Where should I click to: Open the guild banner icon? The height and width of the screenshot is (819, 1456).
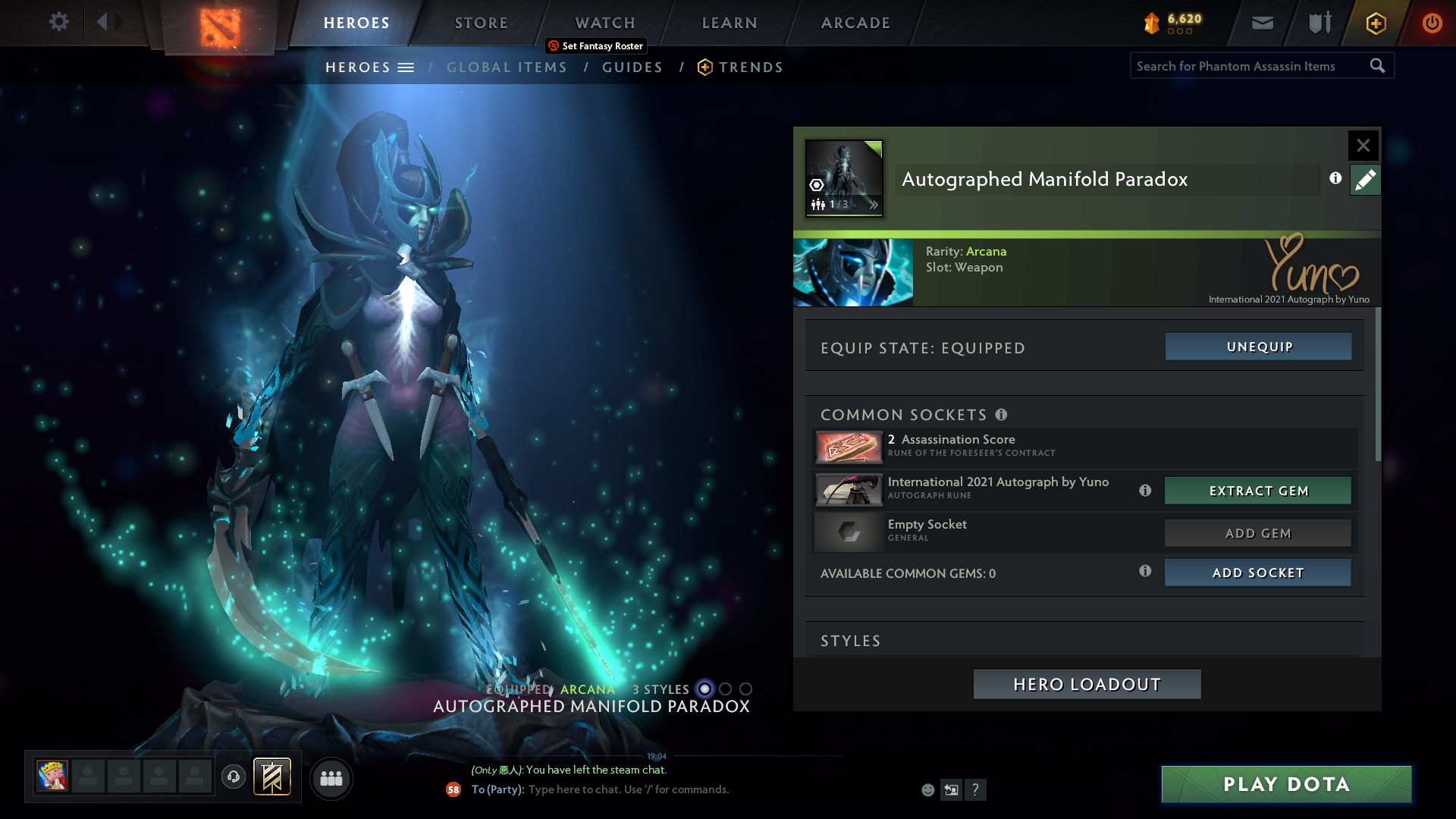pos(271,777)
